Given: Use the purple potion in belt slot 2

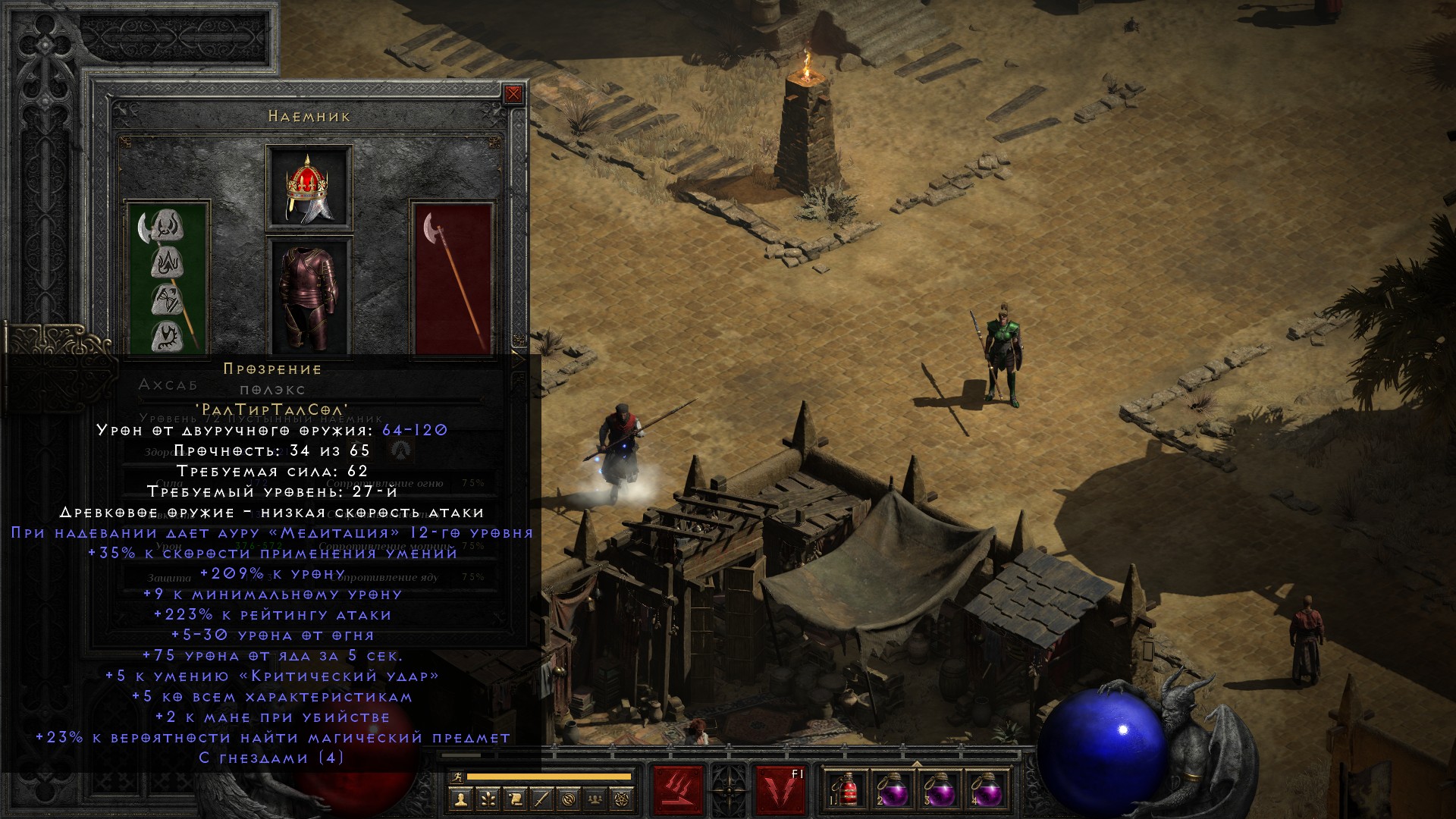Looking at the screenshot, I should (x=893, y=791).
